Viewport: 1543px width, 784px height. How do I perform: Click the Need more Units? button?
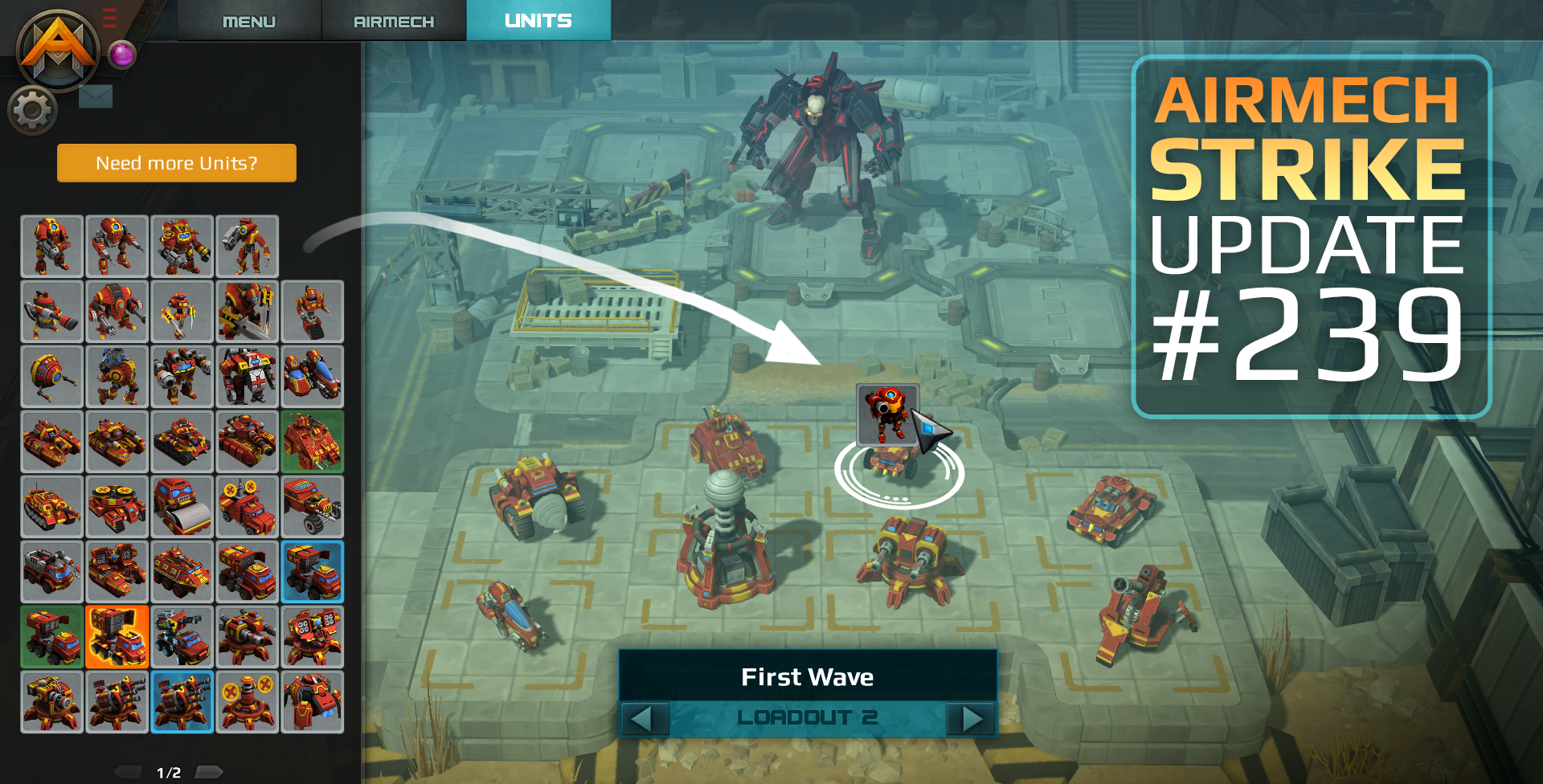pos(177,163)
